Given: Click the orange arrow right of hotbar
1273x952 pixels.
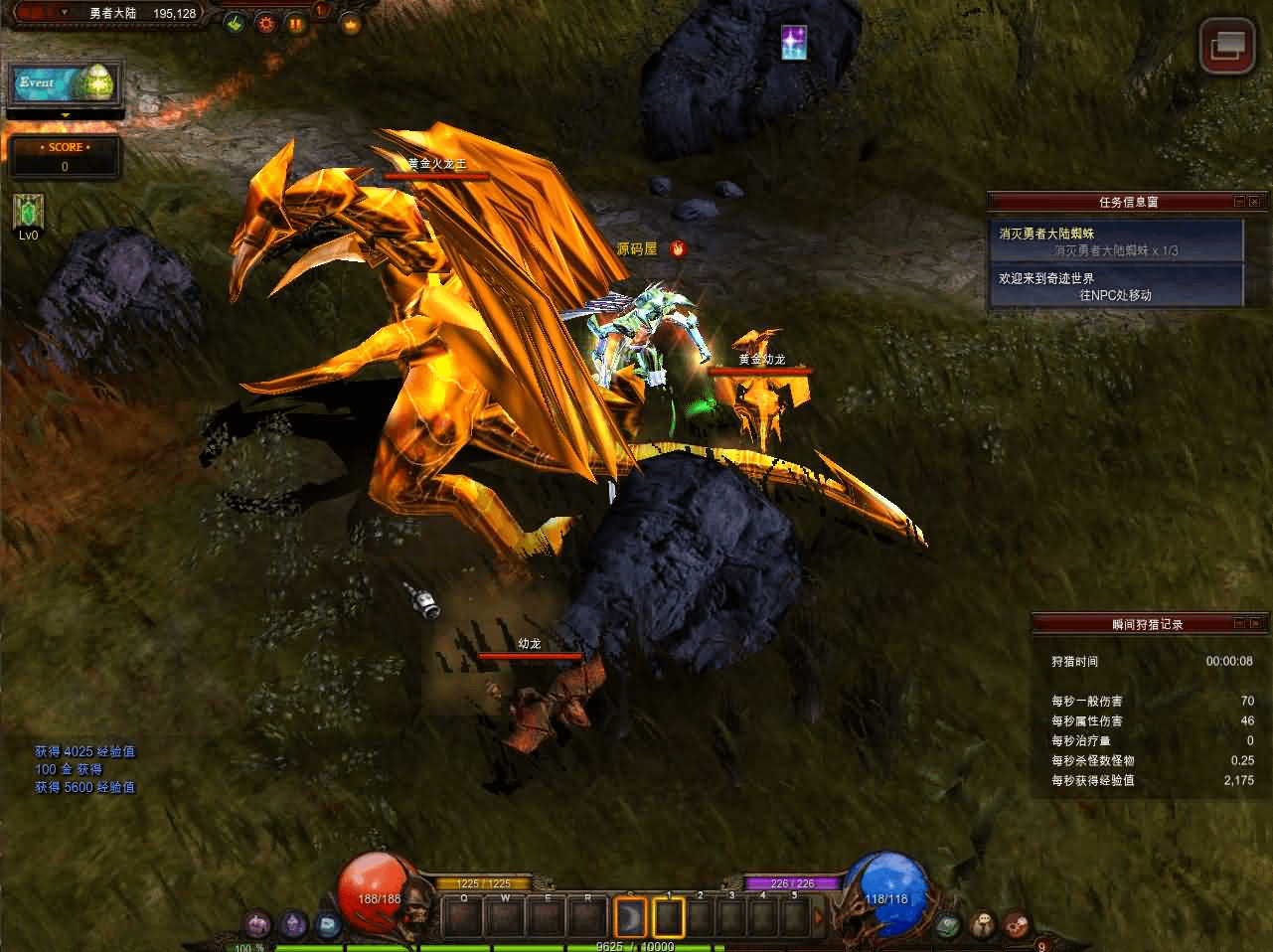Looking at the screenshot, I should (819, 916).
